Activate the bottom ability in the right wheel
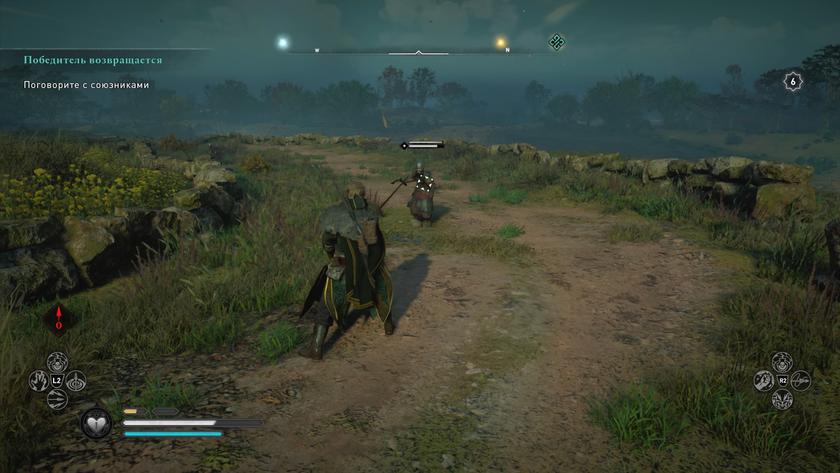 pyautogui.click(x=782, y=399)
